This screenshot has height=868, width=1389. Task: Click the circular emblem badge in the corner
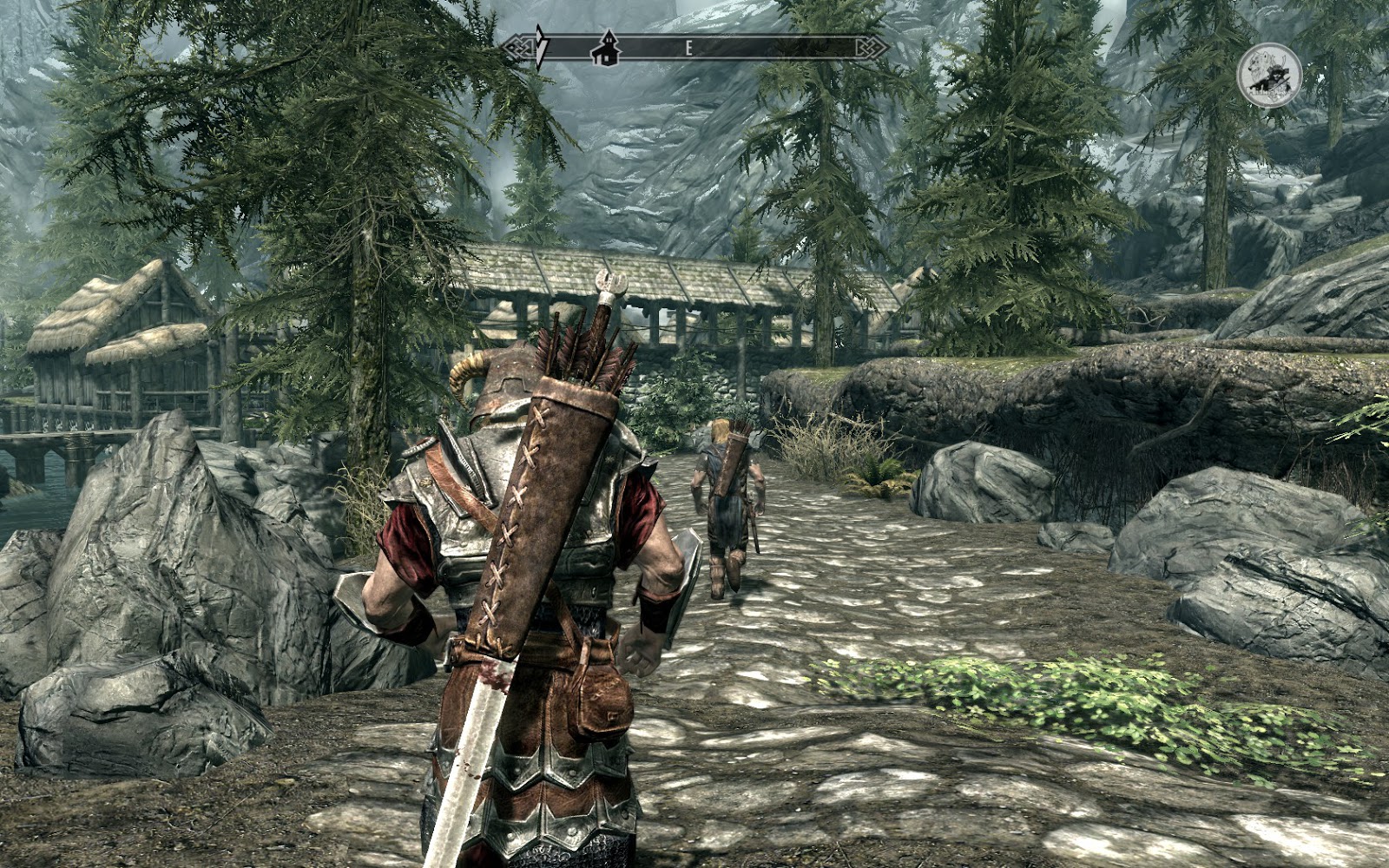point(1268,76)
